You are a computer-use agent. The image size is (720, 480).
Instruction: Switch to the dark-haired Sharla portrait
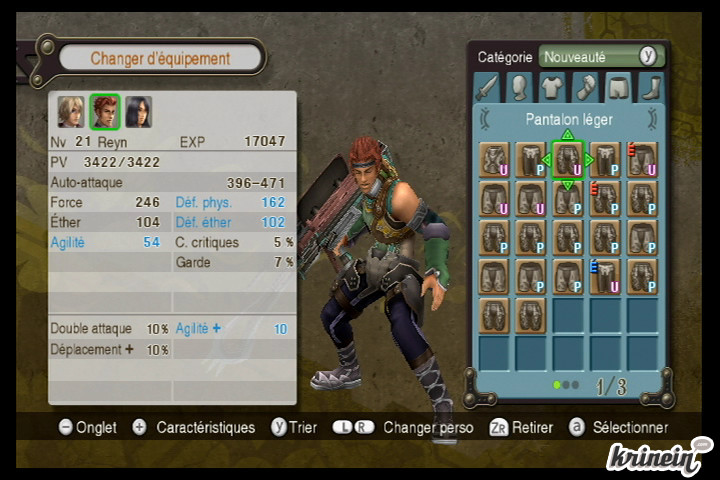(x=139, y=112)
